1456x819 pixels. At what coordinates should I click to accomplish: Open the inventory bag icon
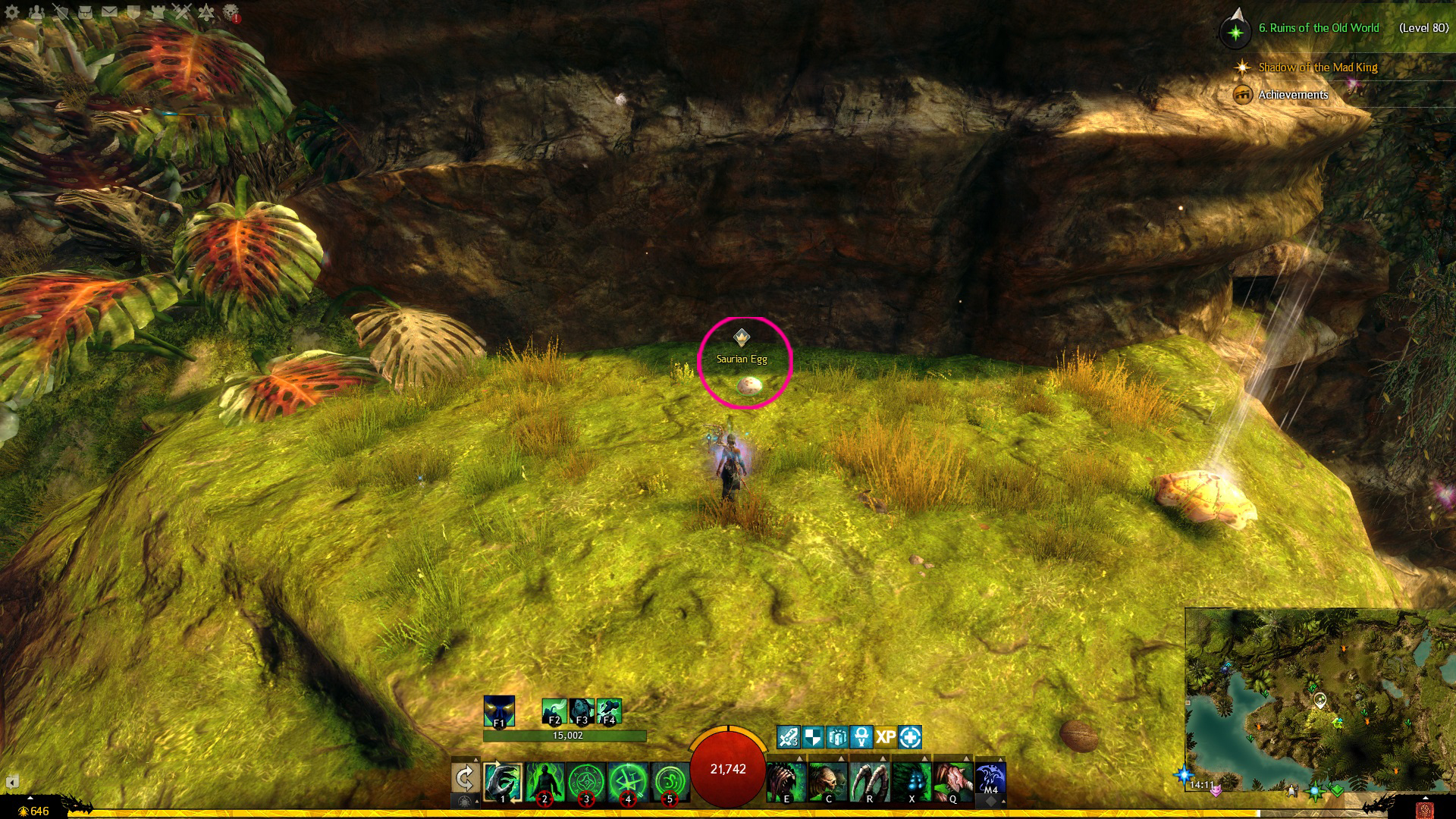pos(85,12)
